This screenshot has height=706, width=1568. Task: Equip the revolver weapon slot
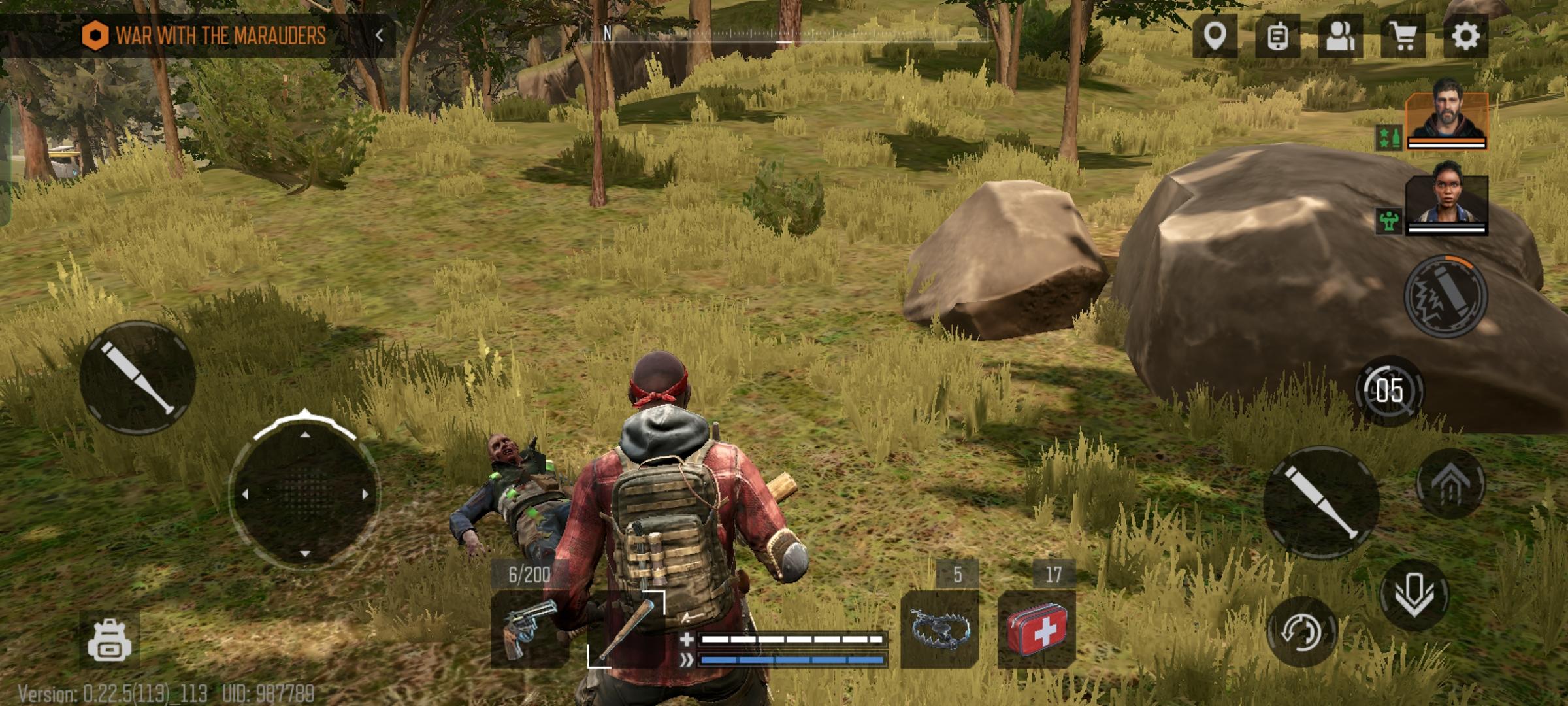click(529, 629)
